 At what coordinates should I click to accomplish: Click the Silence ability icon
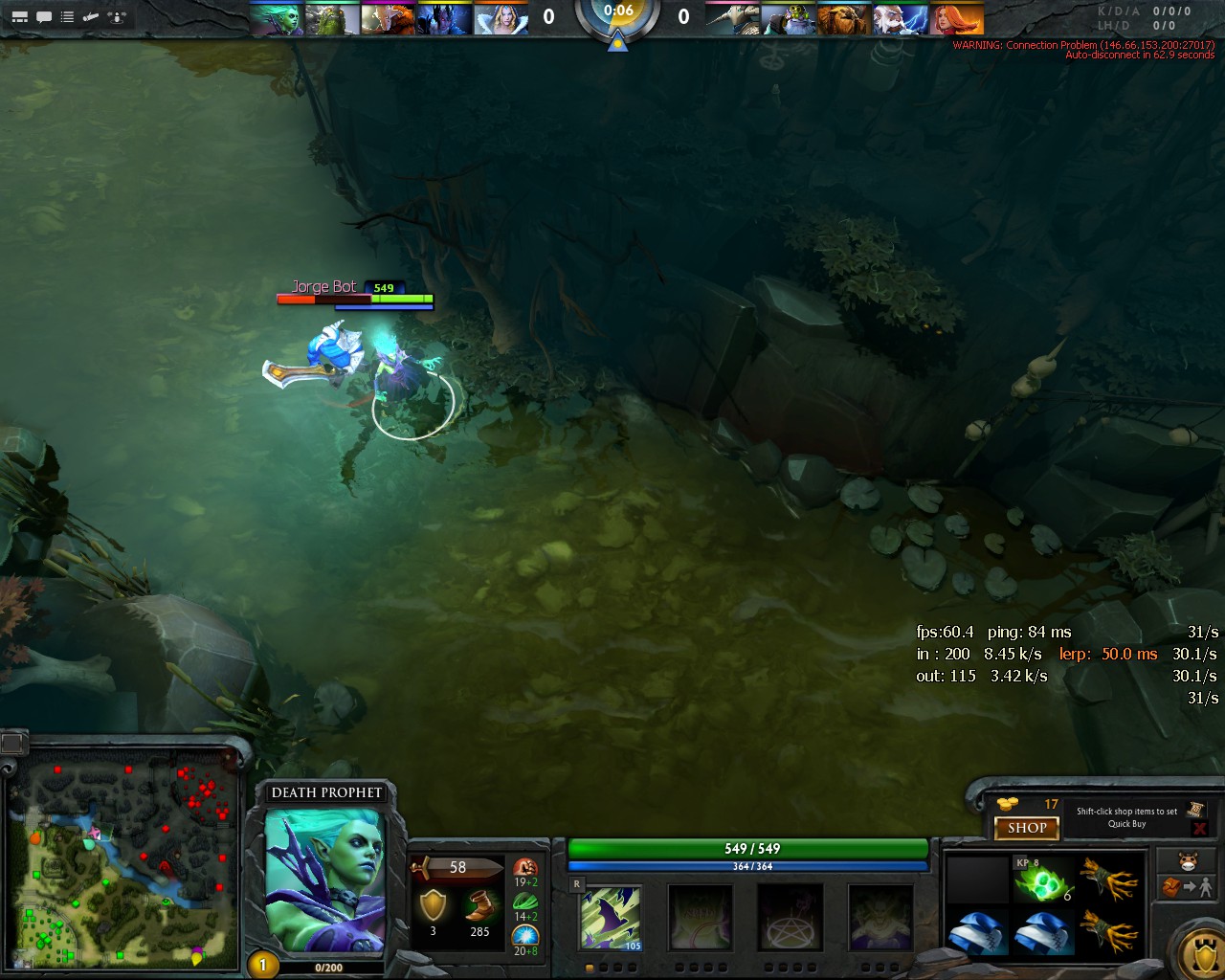coord(700,918)
